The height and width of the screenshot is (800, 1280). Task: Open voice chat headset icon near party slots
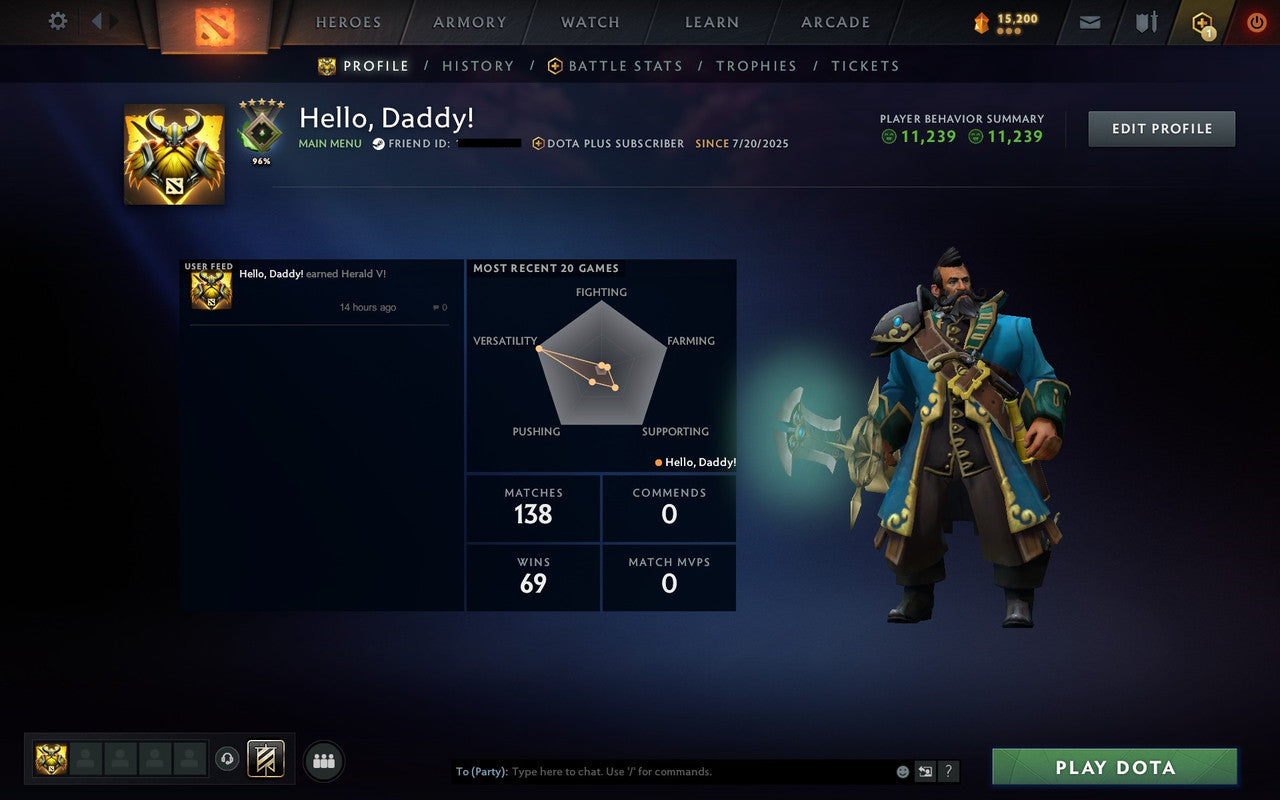tap(227, 758)
